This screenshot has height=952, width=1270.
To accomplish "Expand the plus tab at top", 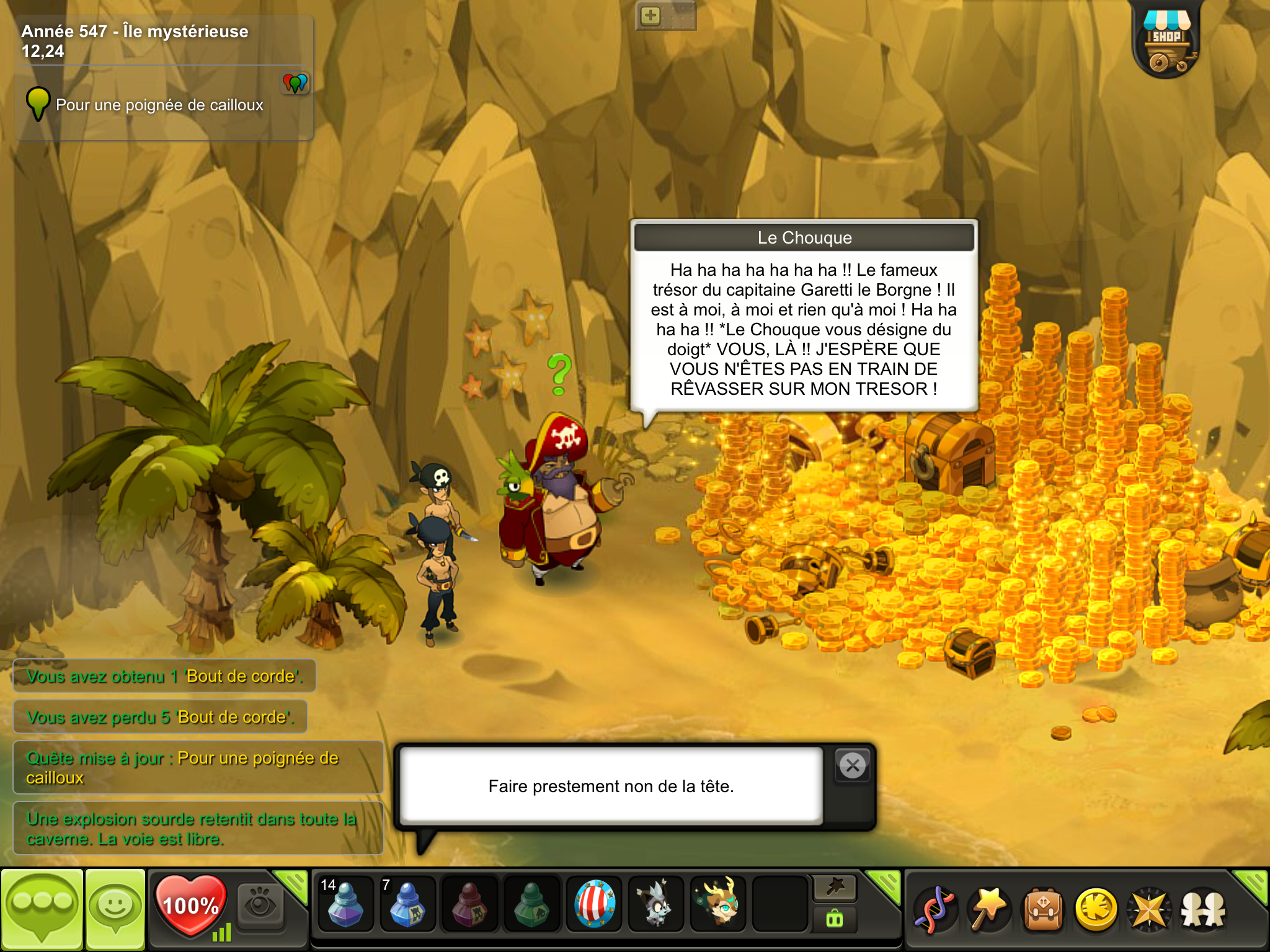I will tap(651, 16).
